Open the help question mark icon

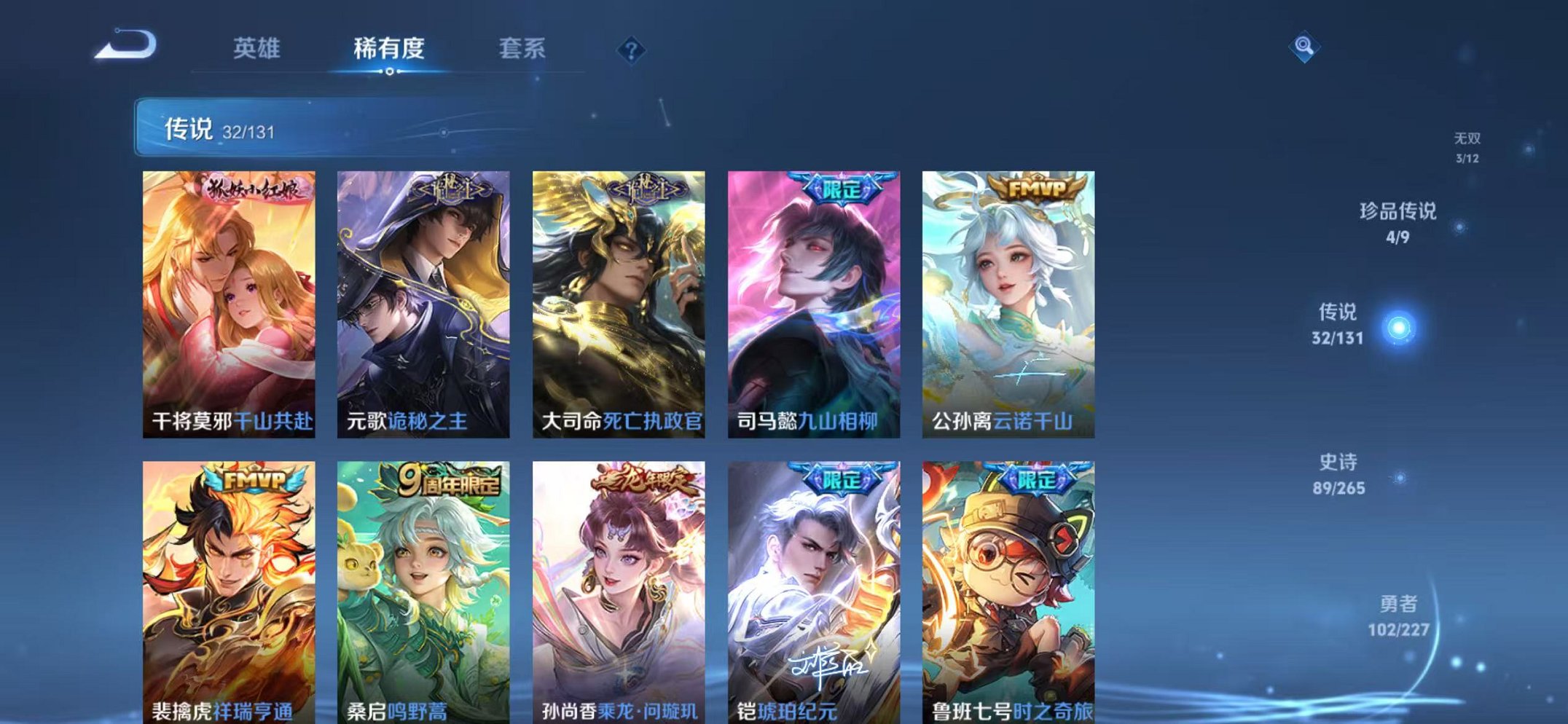click(631, 49)
